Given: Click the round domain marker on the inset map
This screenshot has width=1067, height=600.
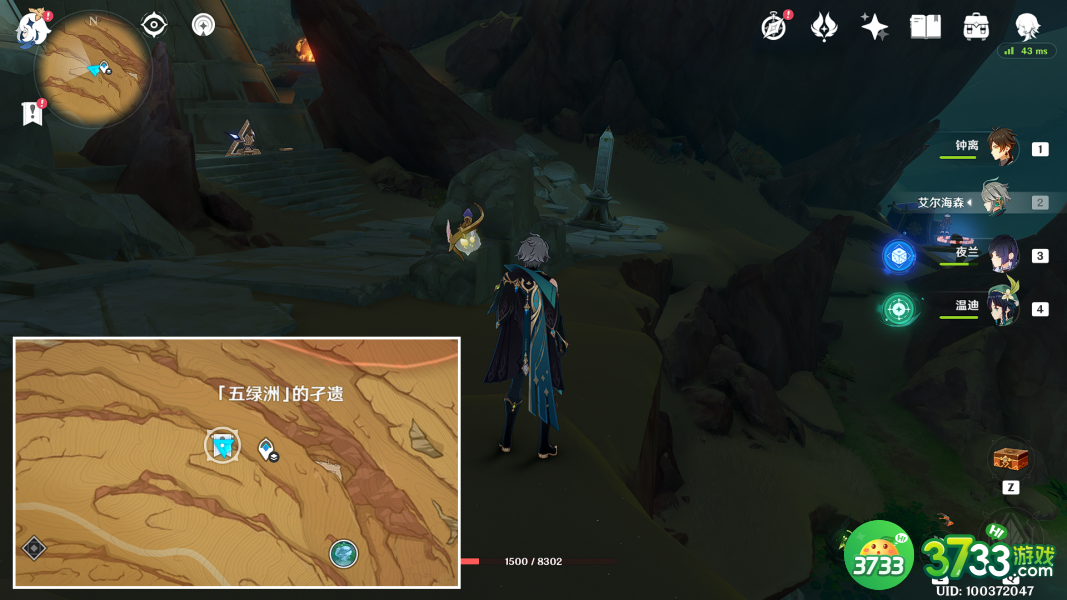Looking at the screenshot, I should pyautogui.click(x=344, y=553).
